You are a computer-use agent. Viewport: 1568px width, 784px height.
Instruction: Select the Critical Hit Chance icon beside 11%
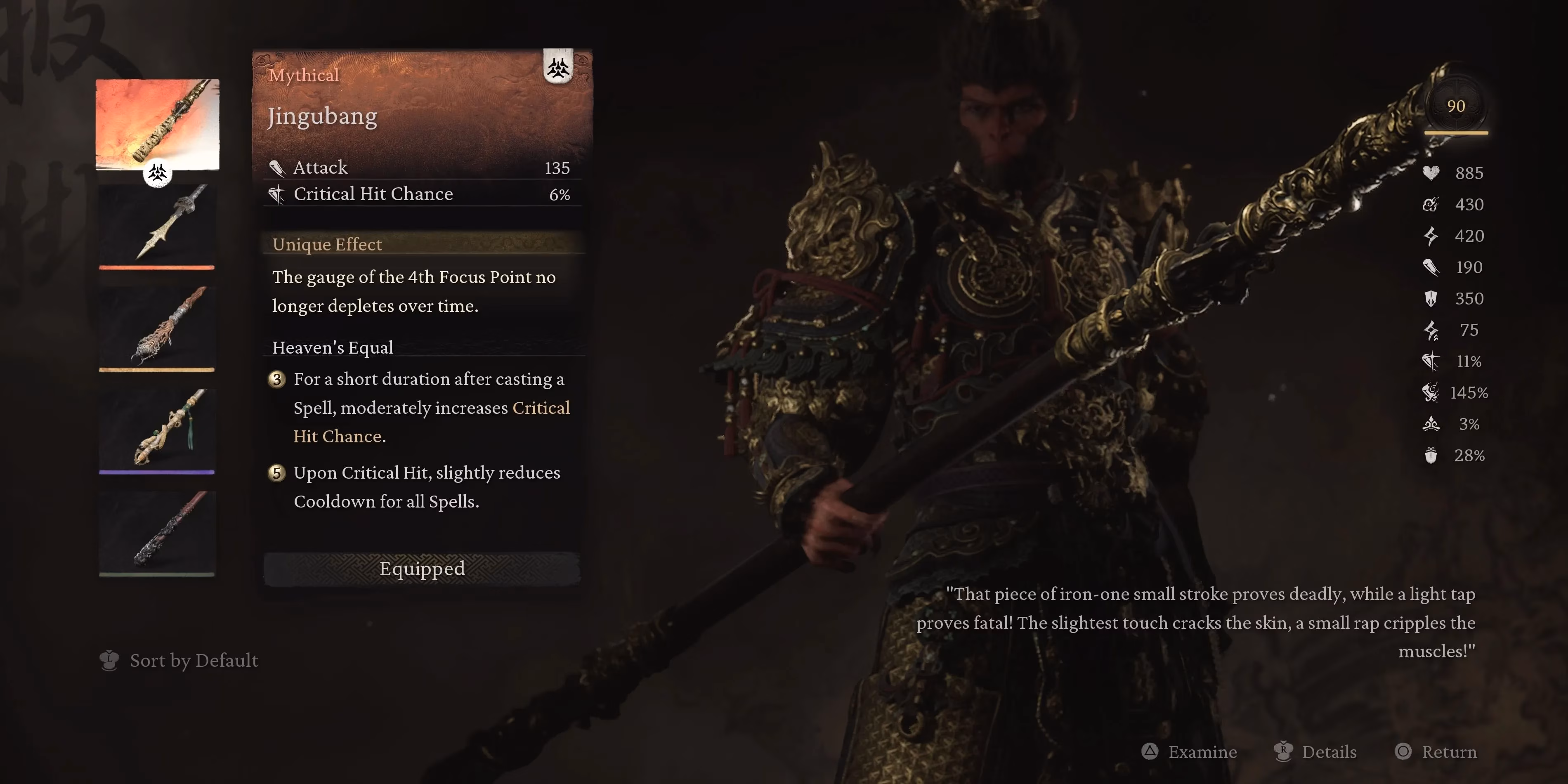1431,361
